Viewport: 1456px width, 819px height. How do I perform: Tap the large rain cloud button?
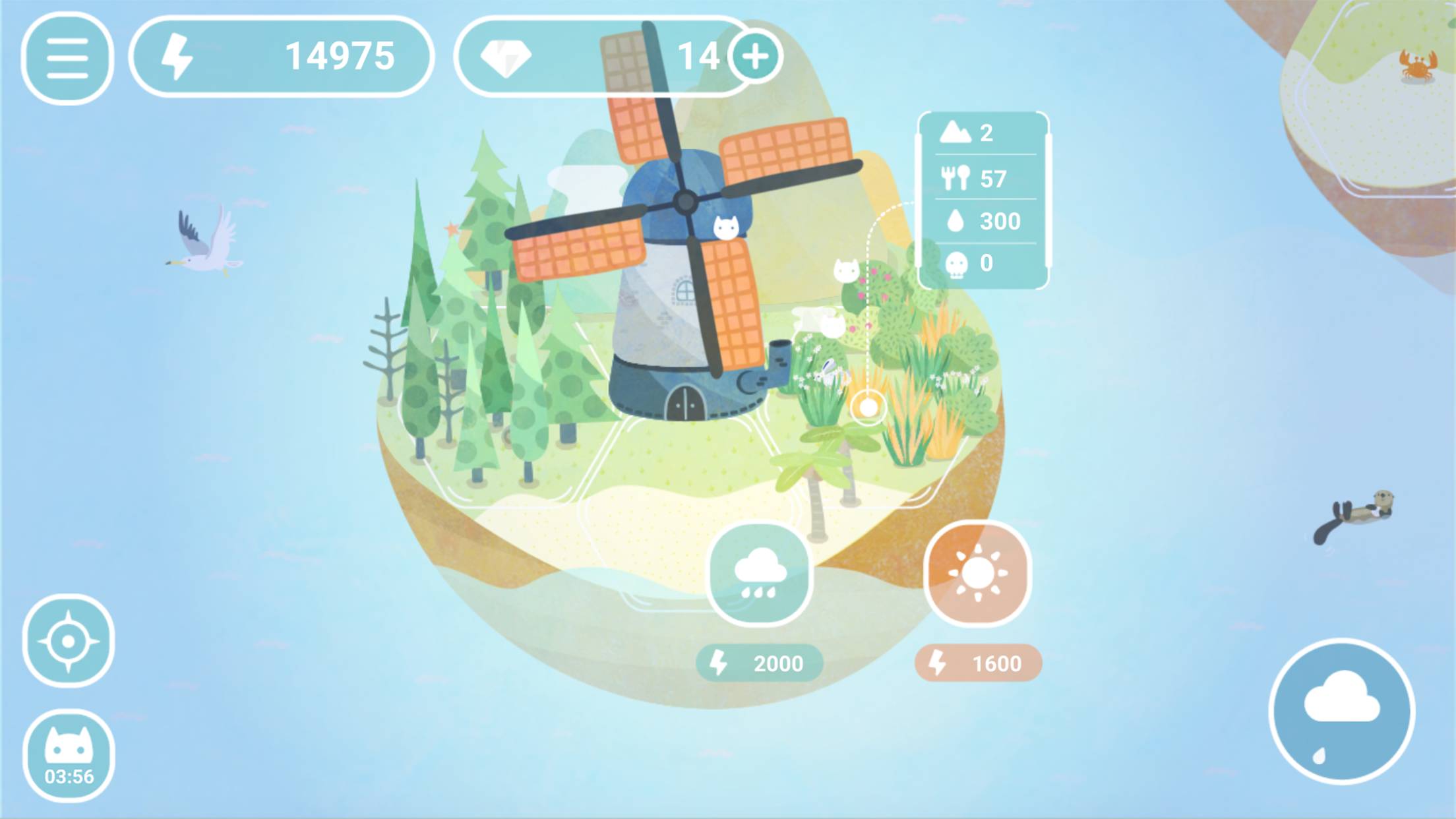pos(1342,712)
